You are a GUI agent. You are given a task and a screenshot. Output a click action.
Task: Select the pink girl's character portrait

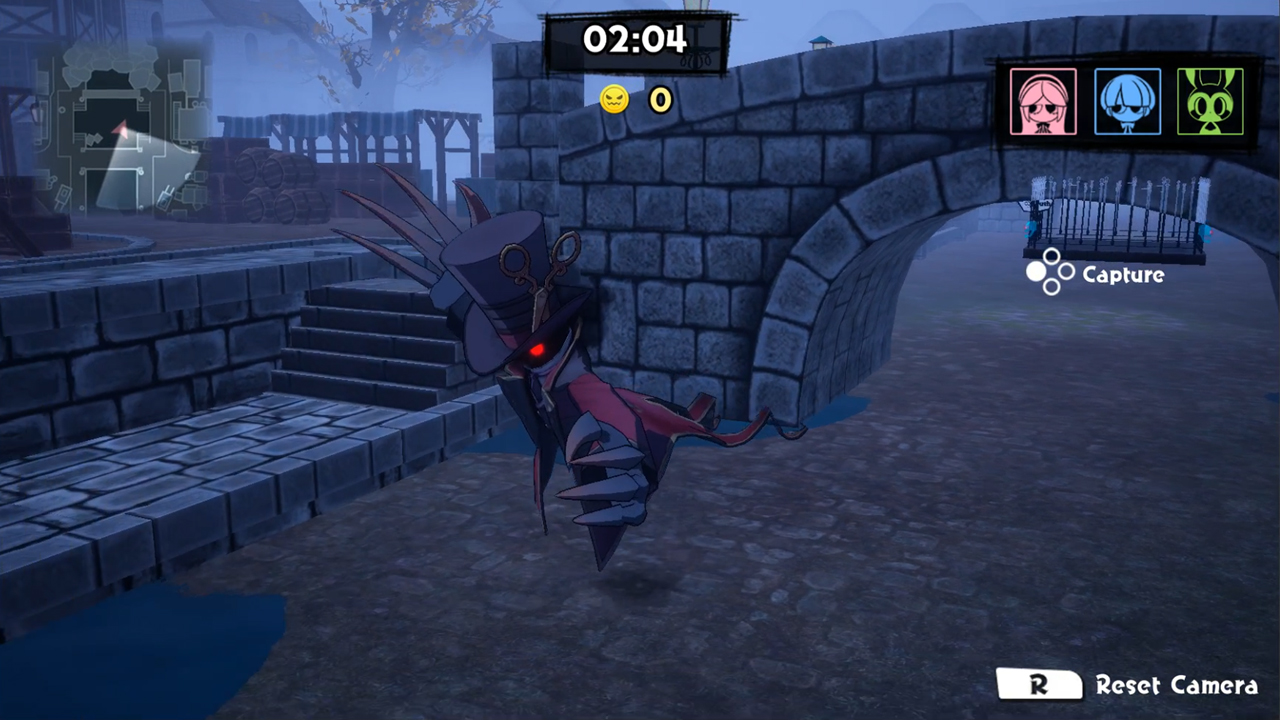[1043, 101]
